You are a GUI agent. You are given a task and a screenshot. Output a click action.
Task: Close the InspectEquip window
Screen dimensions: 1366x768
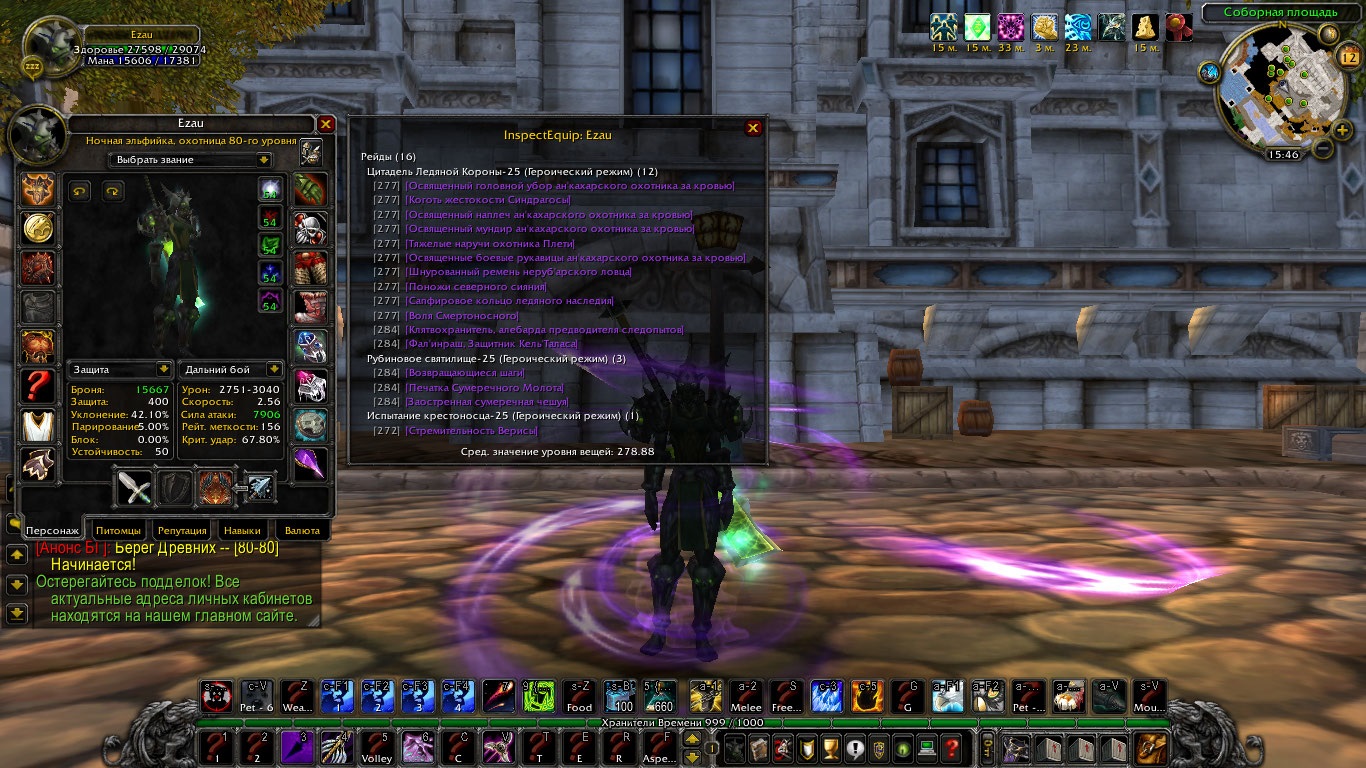753,128
